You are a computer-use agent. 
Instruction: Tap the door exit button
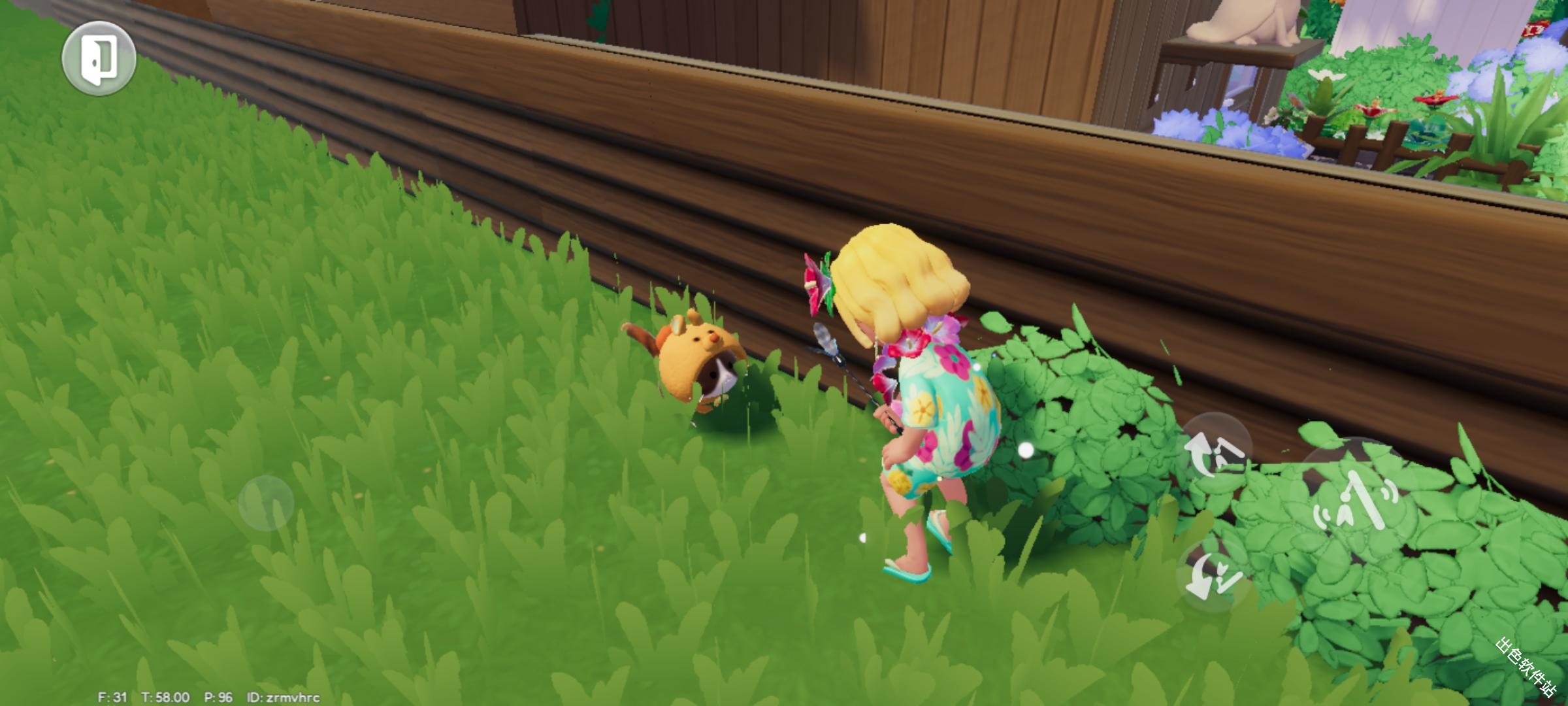(99, 58)
